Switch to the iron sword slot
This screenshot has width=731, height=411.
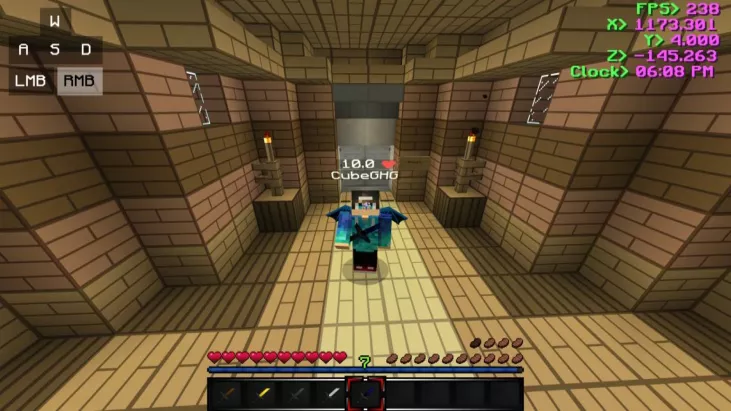331,394
